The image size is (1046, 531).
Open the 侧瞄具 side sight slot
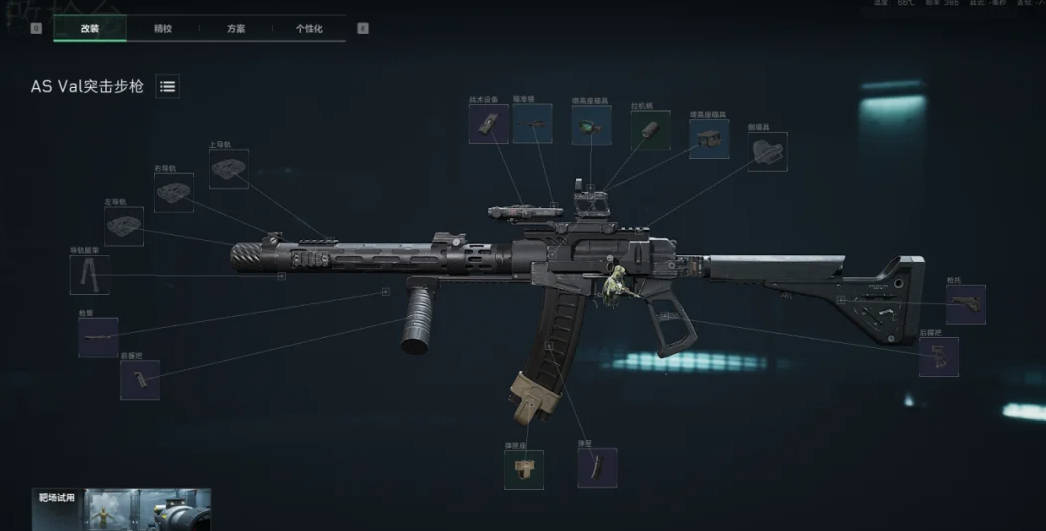point(767,151)
